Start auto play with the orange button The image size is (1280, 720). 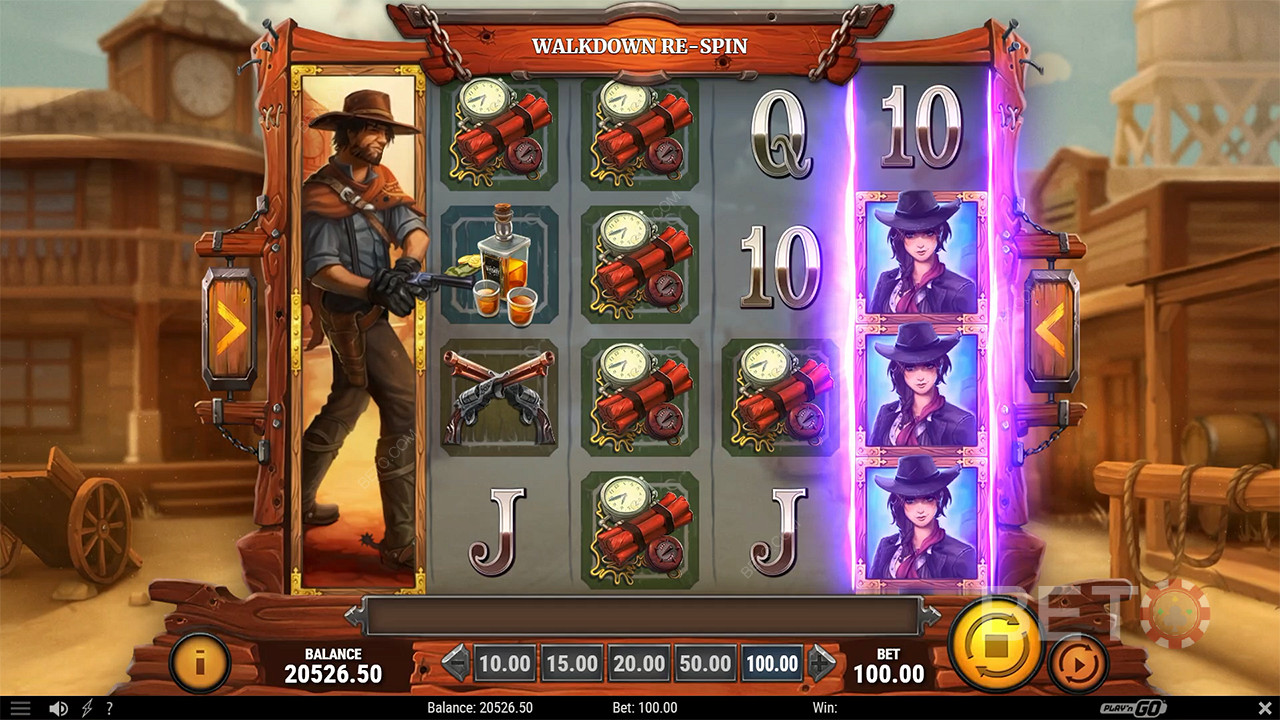tap(1078, 661)
